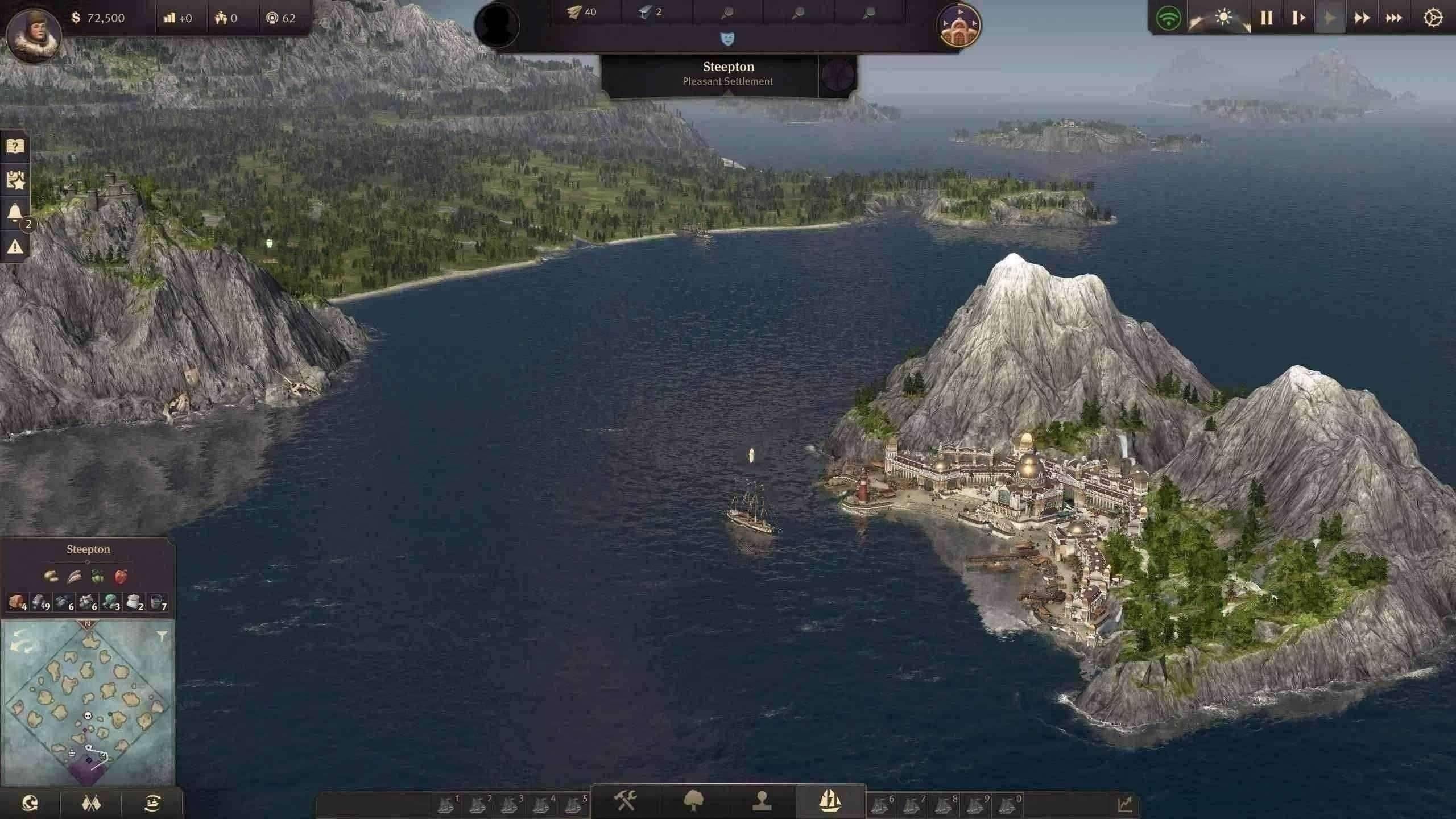This screenshot has width=1456, height=819.
Task: Open the question-mark help book
Action: (x=15, y=146)
